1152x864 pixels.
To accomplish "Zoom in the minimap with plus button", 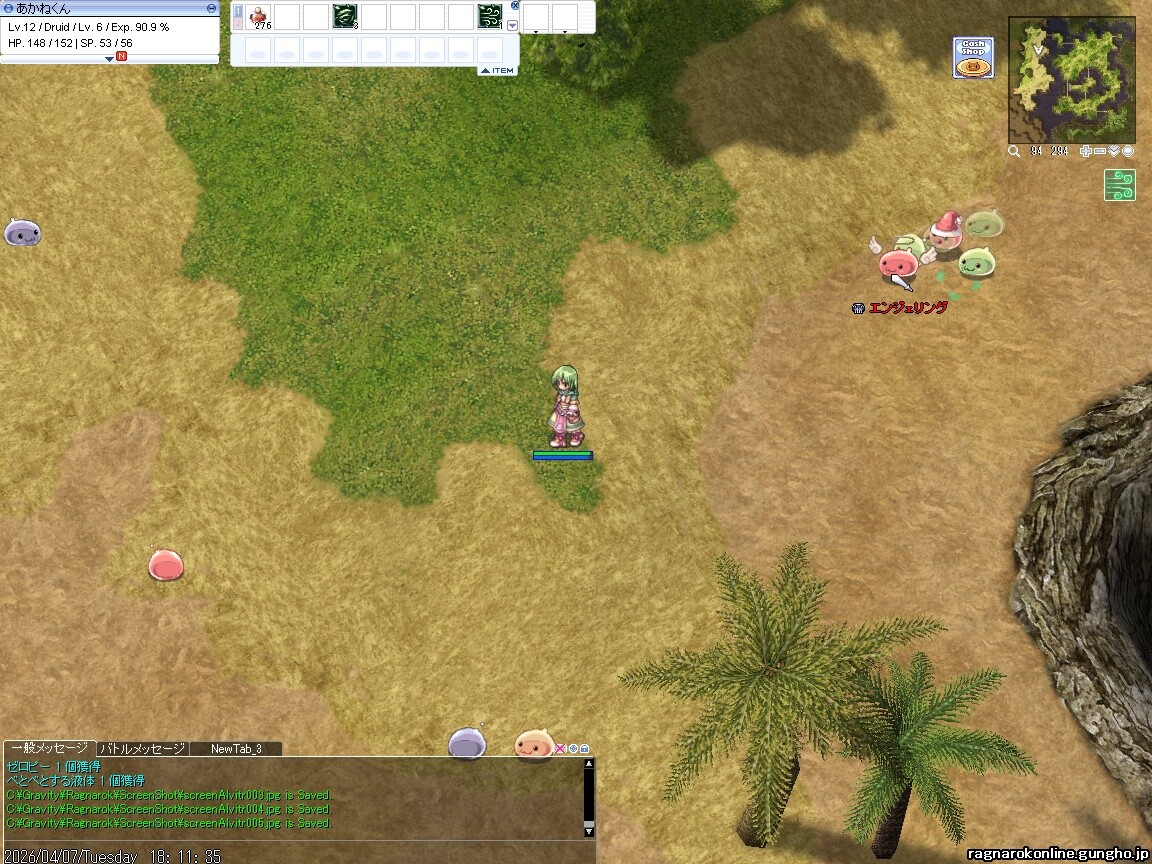I will 1086,151.
